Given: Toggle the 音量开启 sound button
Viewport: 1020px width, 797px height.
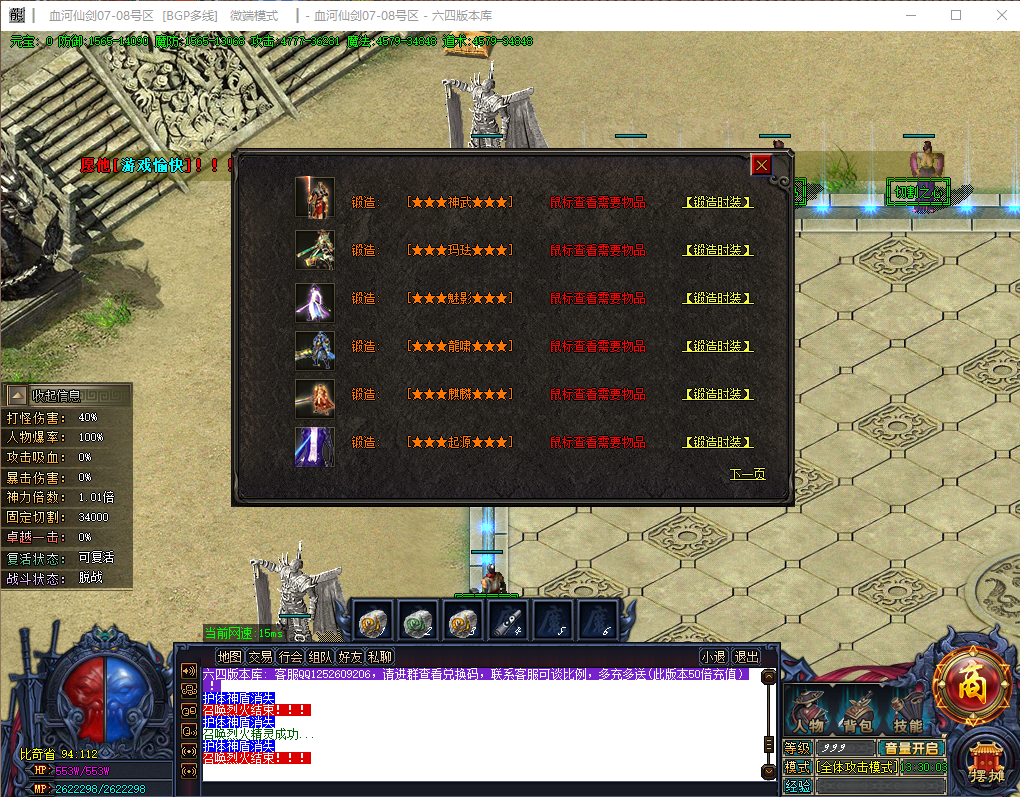Looking at the screenshot, I should click(910, 748).
